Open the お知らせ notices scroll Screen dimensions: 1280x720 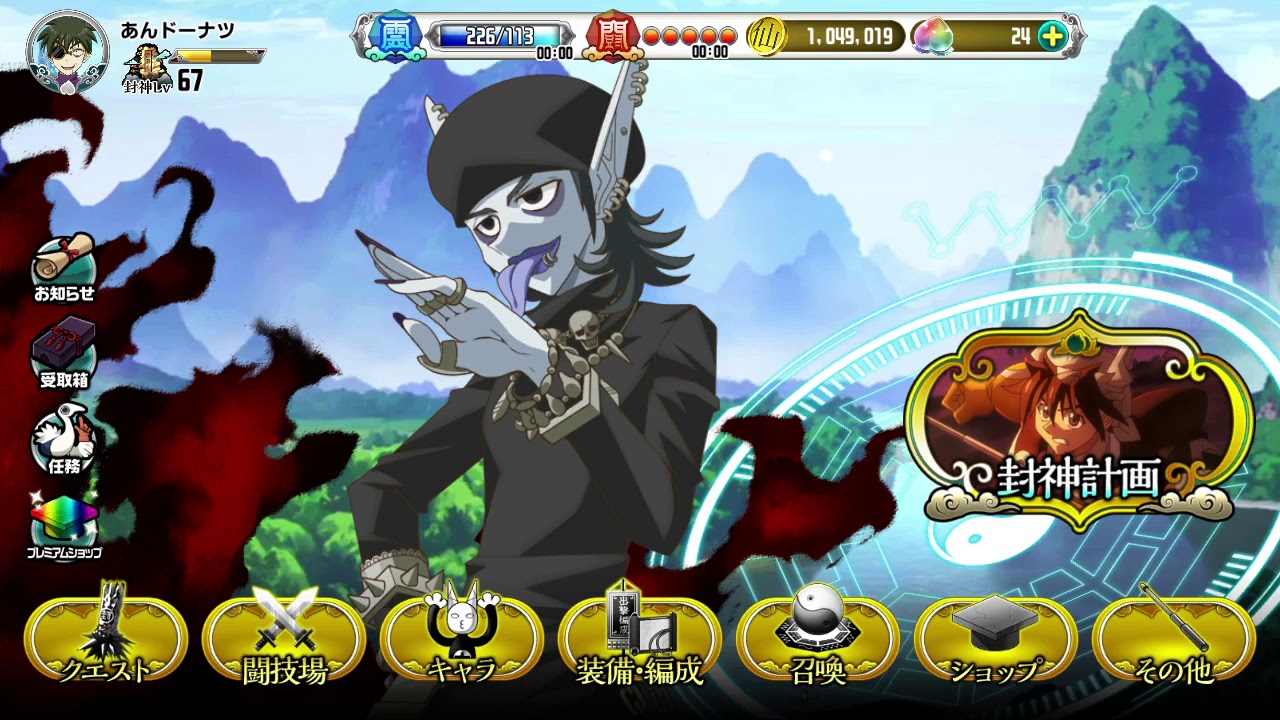[x=64, y=267]
